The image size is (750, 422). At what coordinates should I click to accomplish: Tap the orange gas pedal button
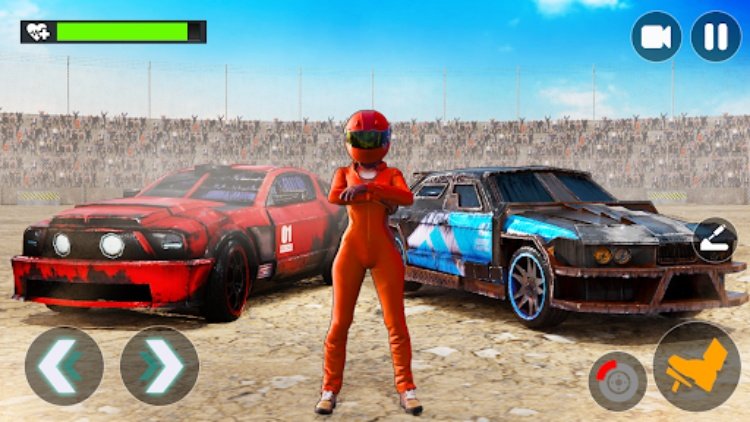697,366
